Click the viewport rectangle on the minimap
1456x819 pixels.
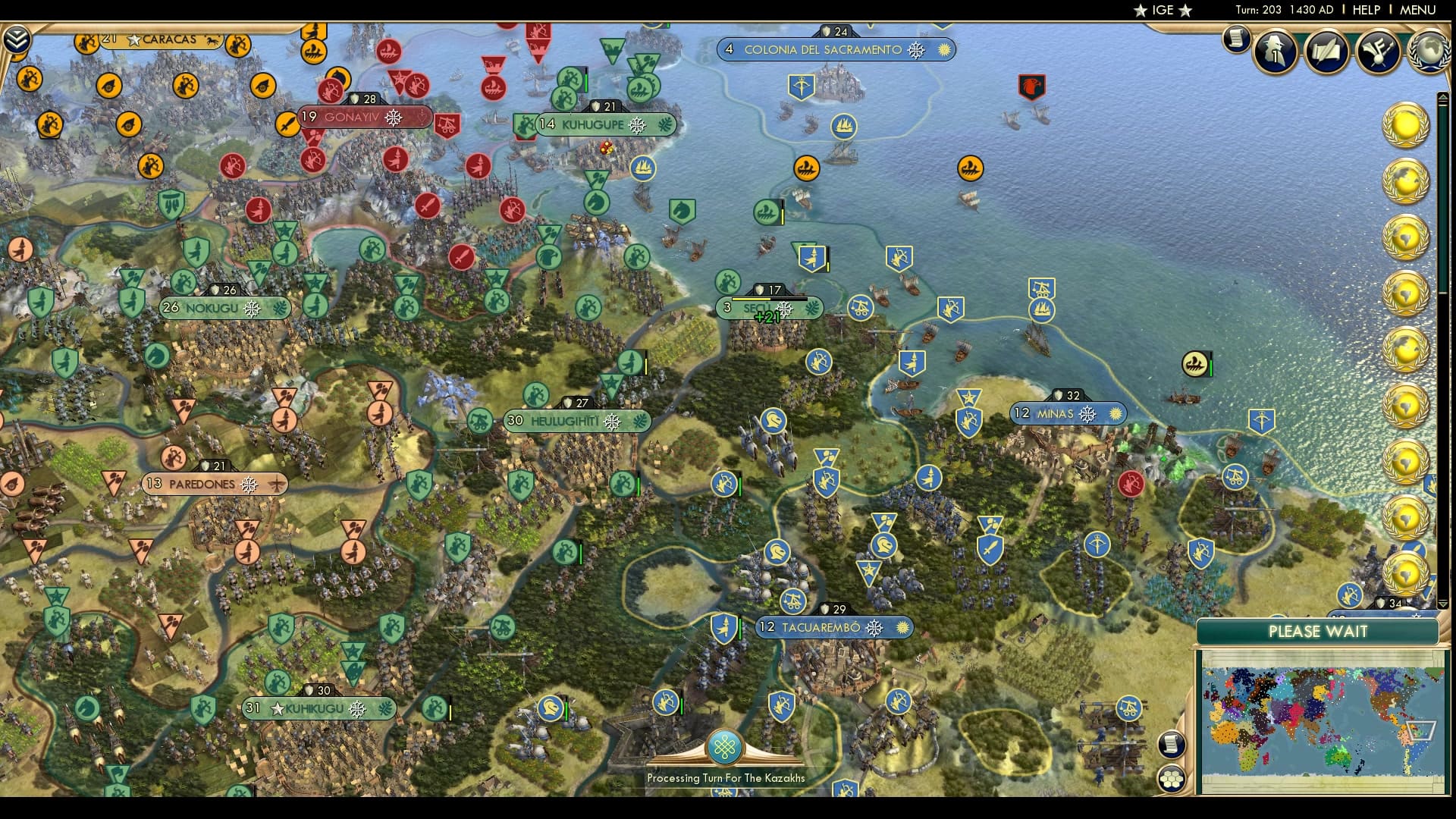(1420, 730)
